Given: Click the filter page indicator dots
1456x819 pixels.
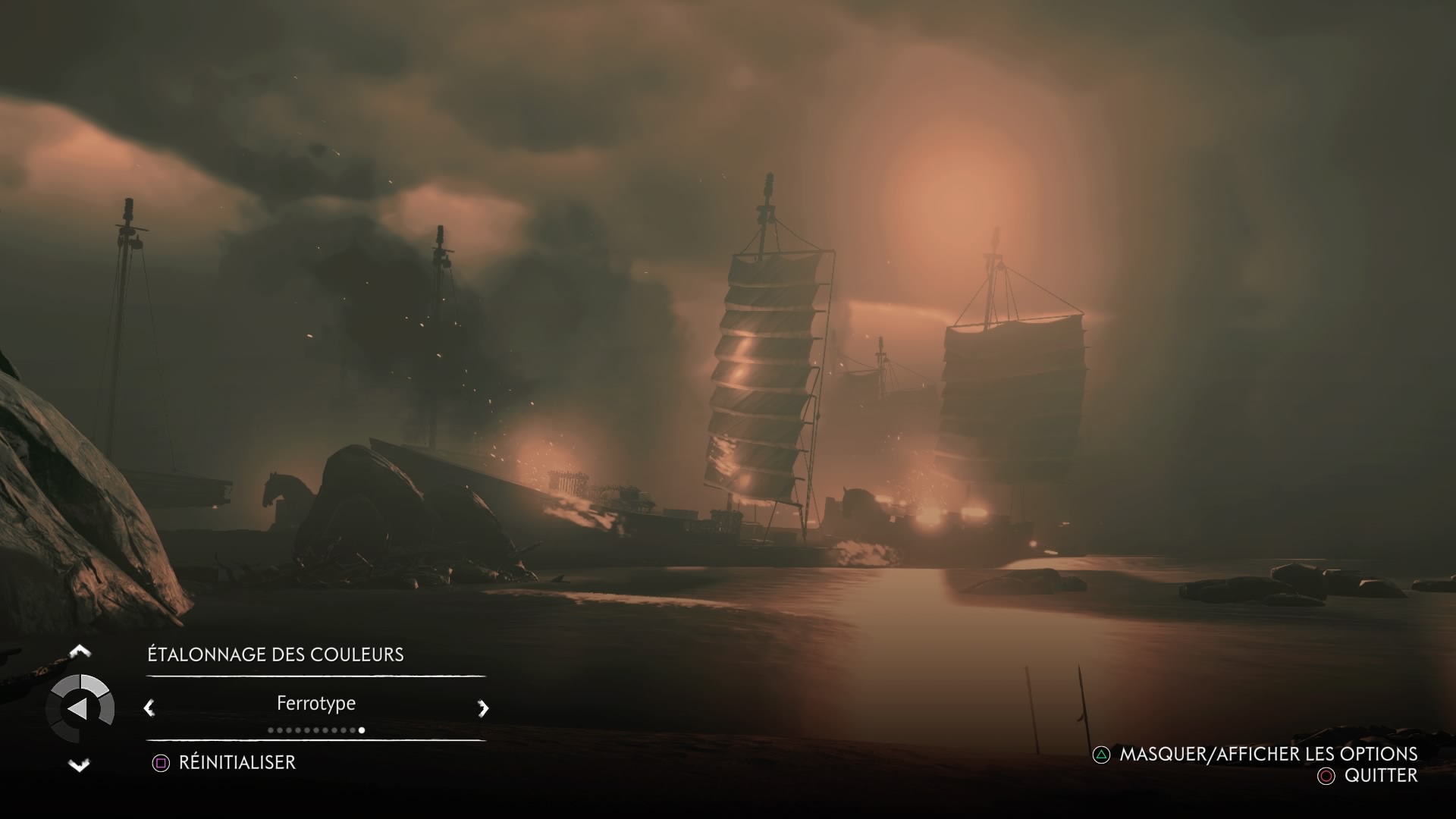Looking at the screenshot, I should pyautogui.click(x=316, y=730).
